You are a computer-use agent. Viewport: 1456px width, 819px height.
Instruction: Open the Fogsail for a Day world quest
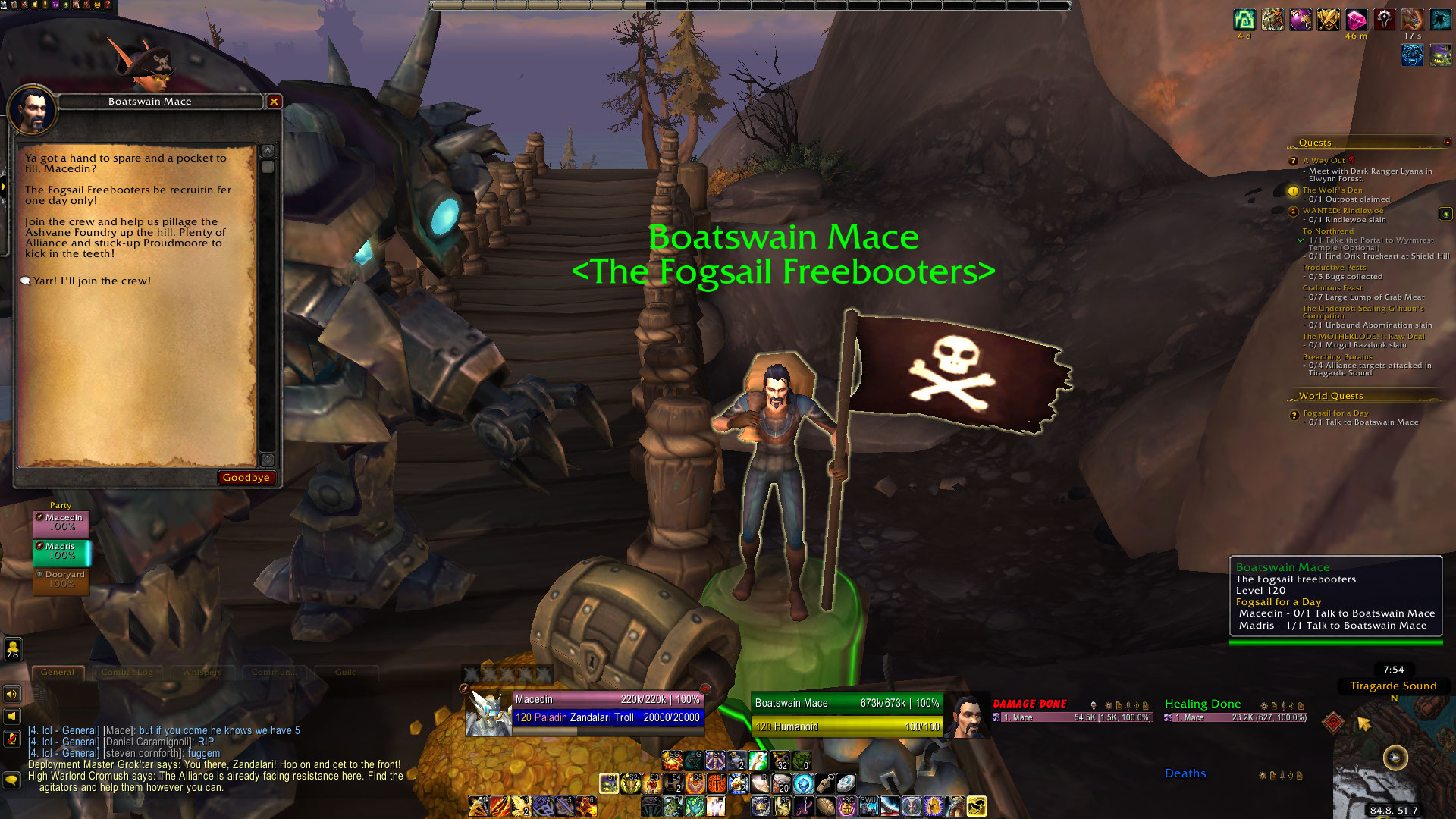[x=1335, y=413]
